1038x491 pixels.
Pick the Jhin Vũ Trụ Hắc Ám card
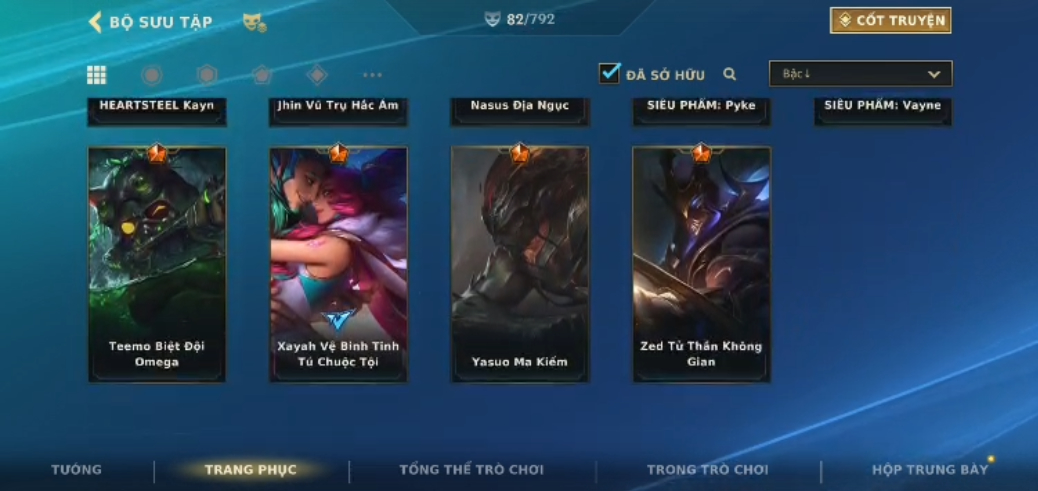338,108
